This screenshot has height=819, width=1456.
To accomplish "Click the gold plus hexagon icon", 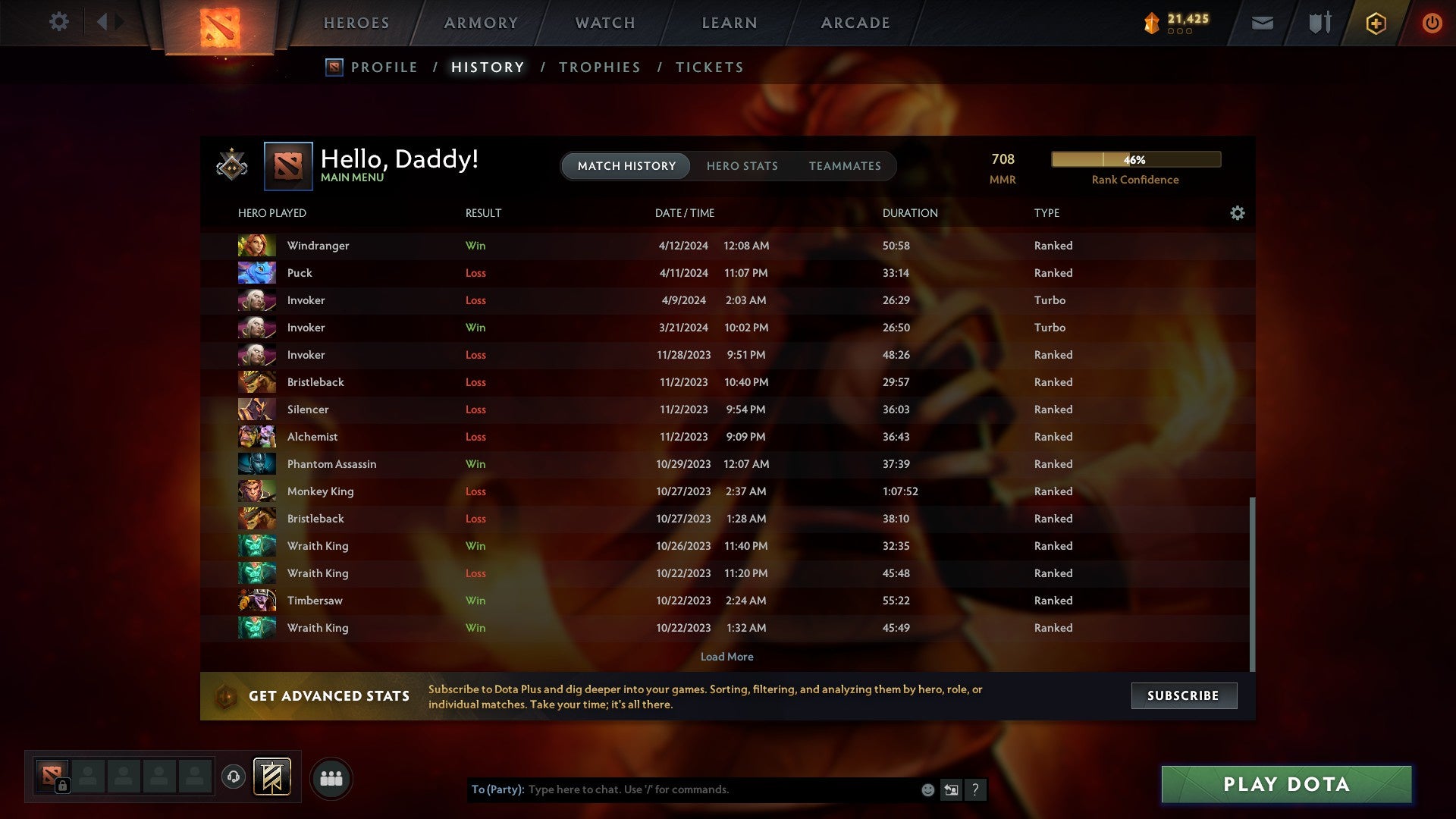I will (1376, 23).
